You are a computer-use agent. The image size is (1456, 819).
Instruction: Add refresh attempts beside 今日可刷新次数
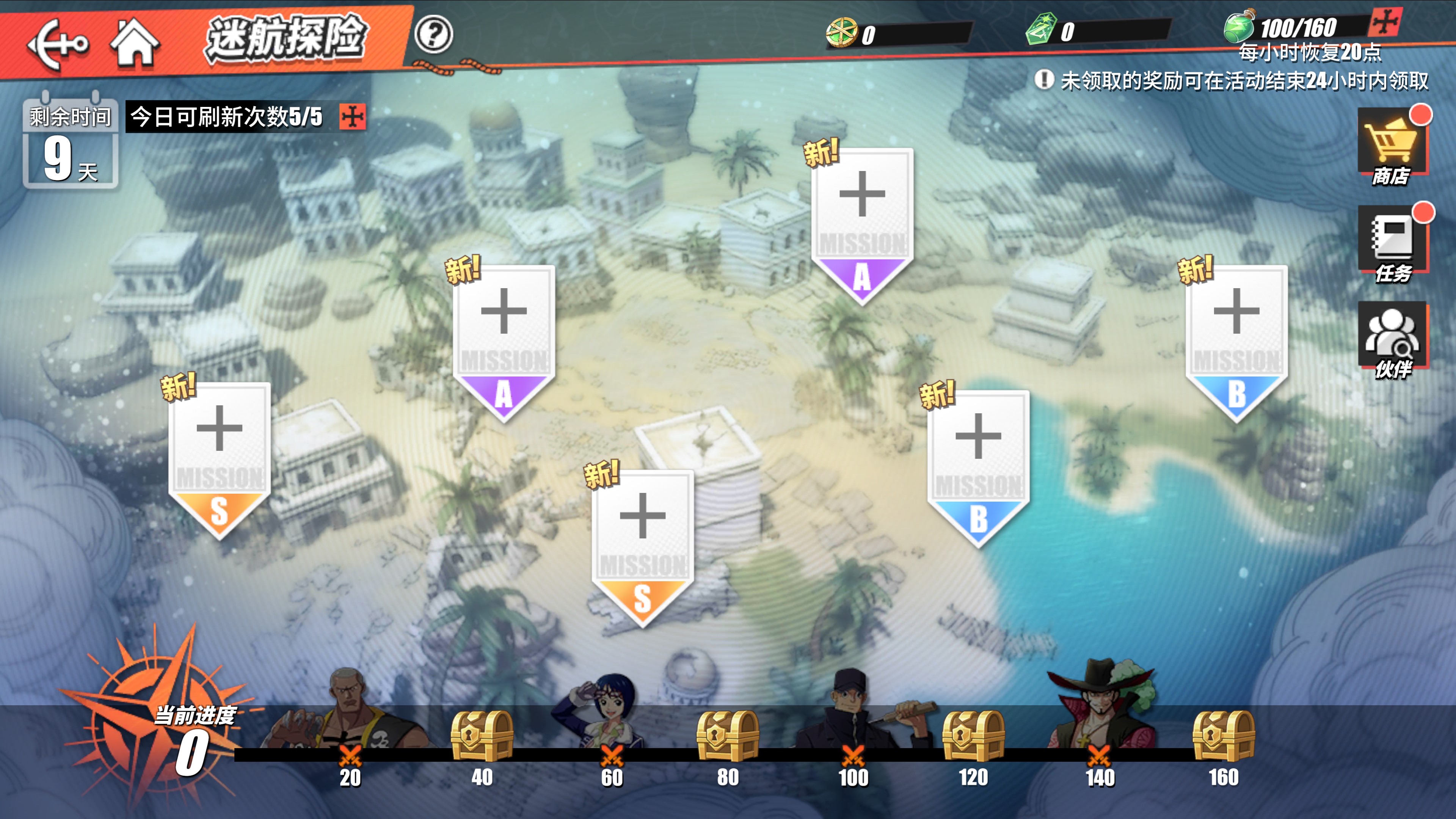click(x=353, y=117)
